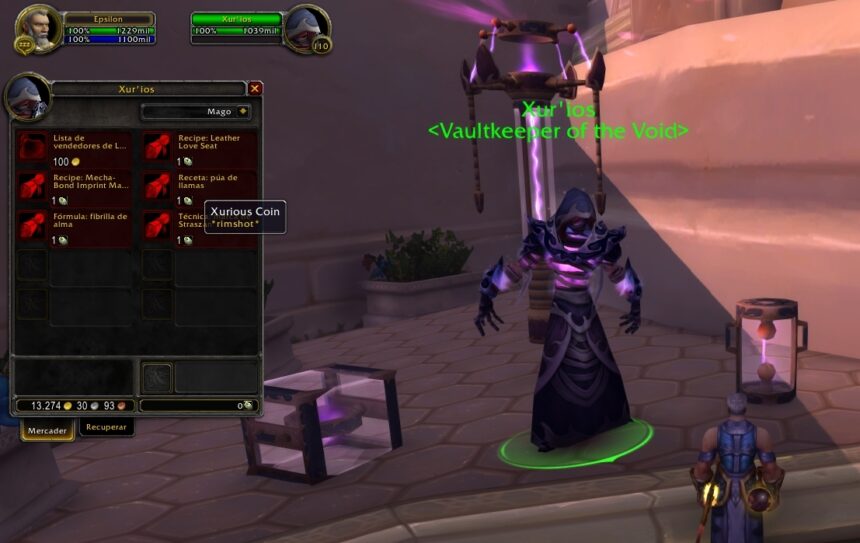Screen dimensions: 860x543
Task: Open the Recuperar buyback tab
Action: pos(106,427)
